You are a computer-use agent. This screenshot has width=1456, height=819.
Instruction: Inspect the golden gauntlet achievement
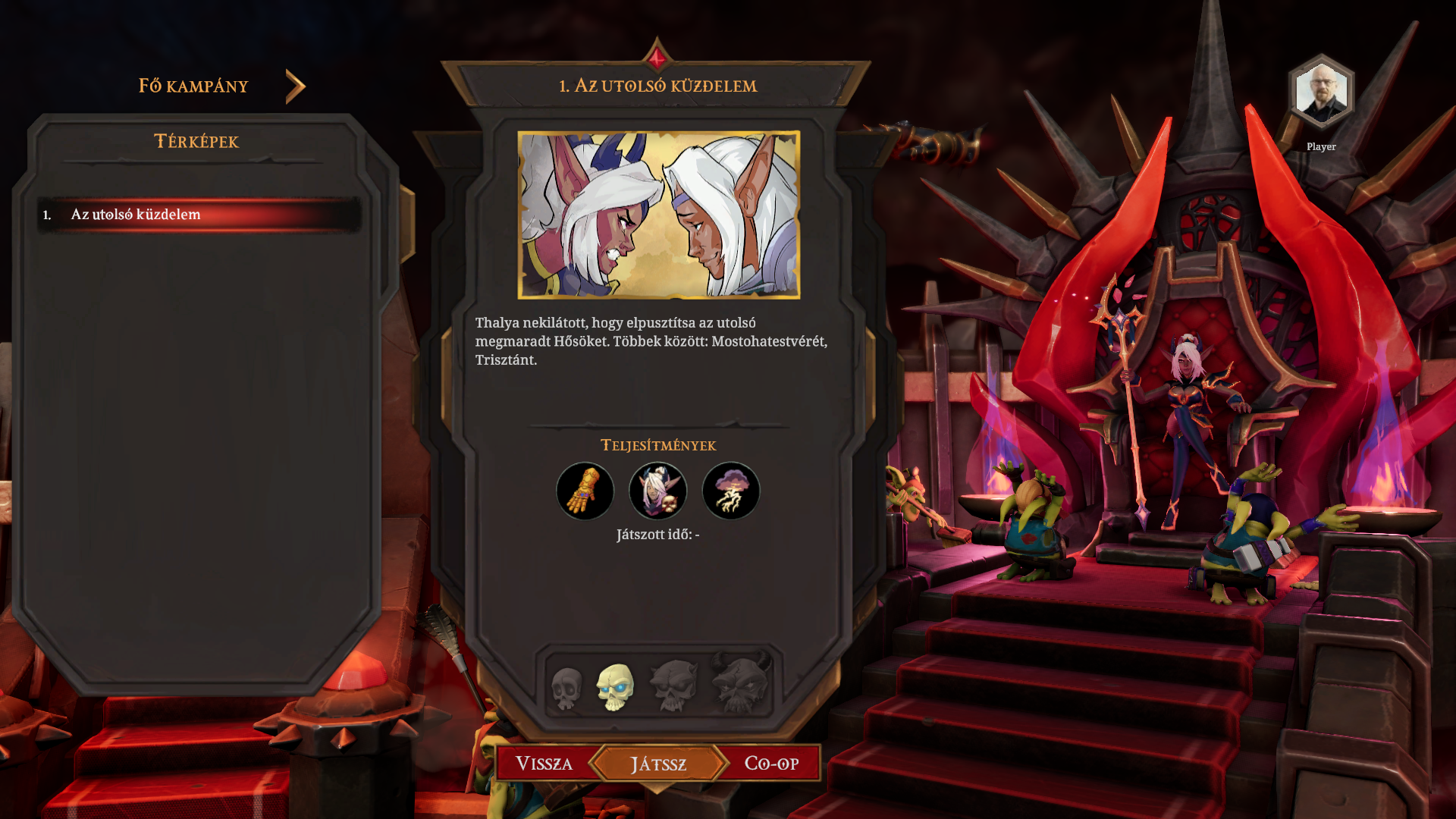(x=585, y=491)
